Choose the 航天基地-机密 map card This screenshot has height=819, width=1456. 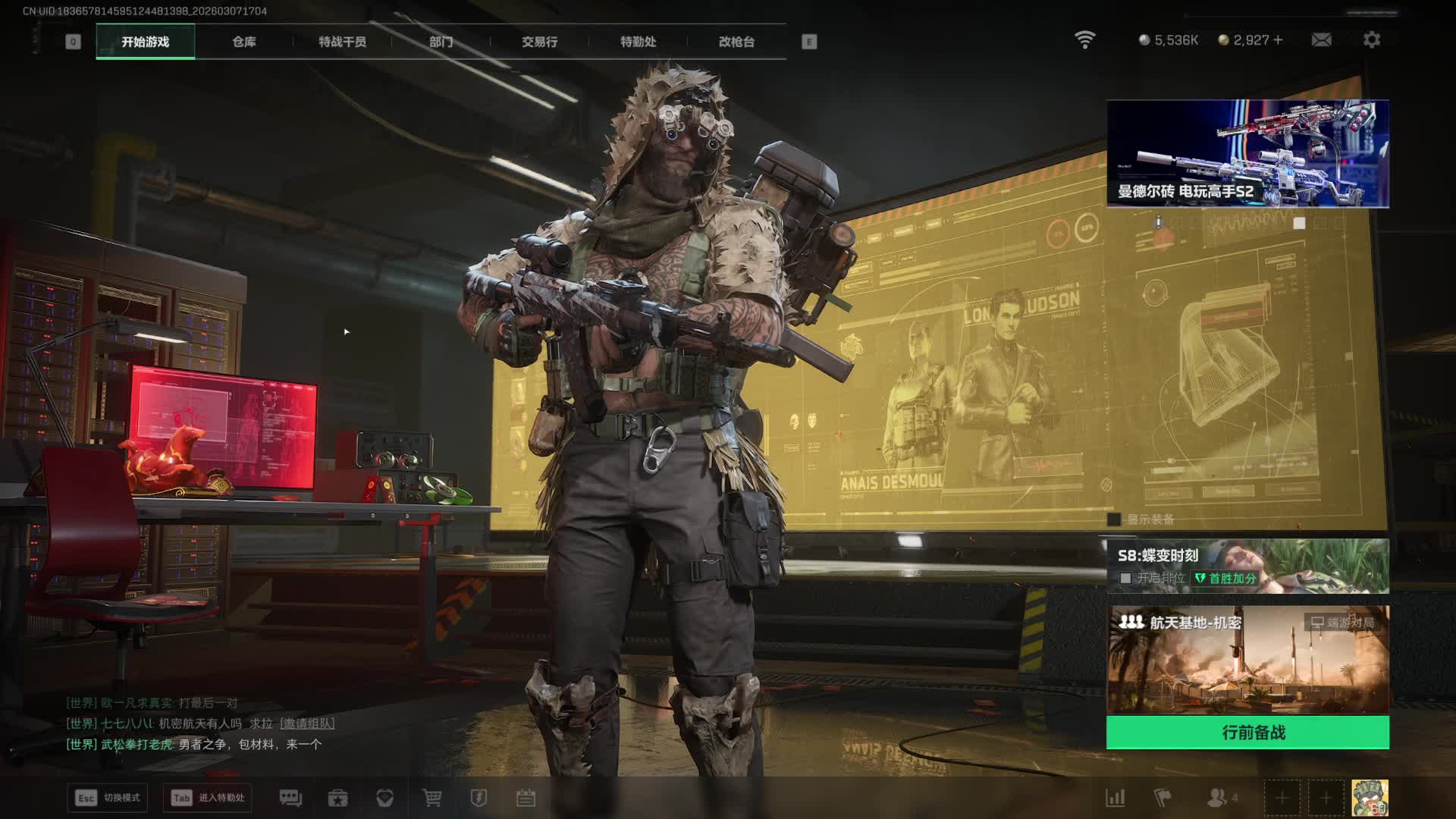pyautogui.click(x=1247, y=660)
